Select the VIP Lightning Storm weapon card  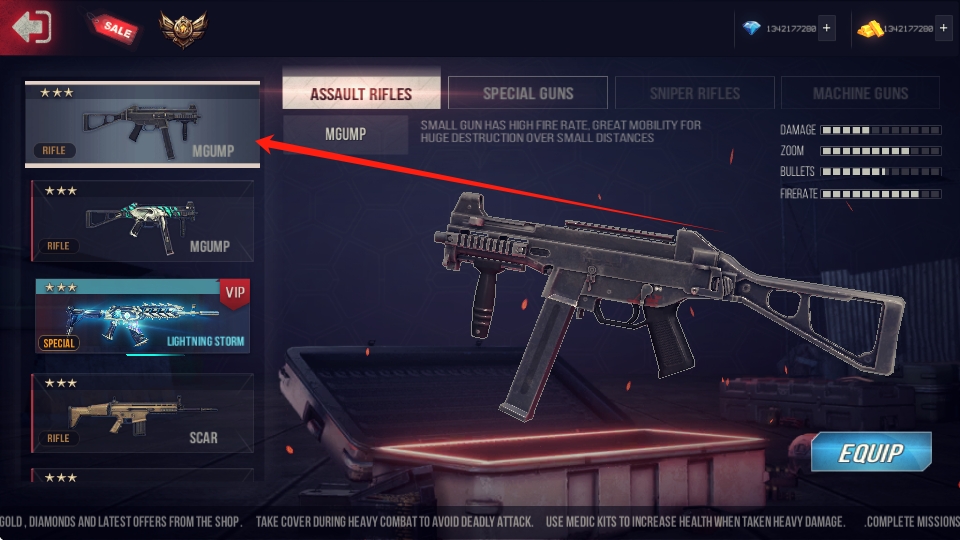click(142, 316)
